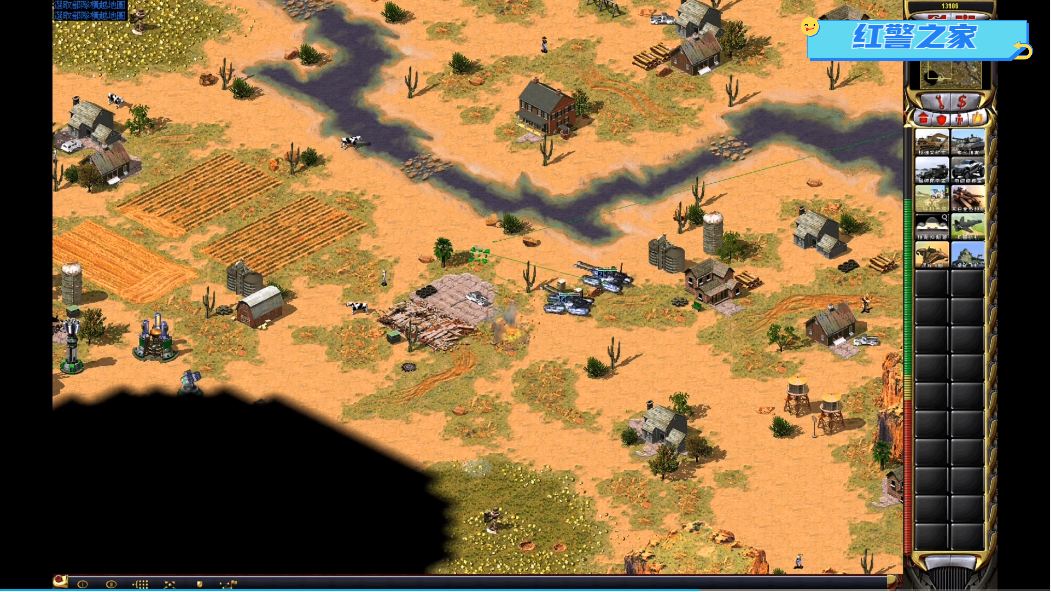Click the dotted grid command icon
This screenshot has height=592, width=1051.
[x=141, y=584]
